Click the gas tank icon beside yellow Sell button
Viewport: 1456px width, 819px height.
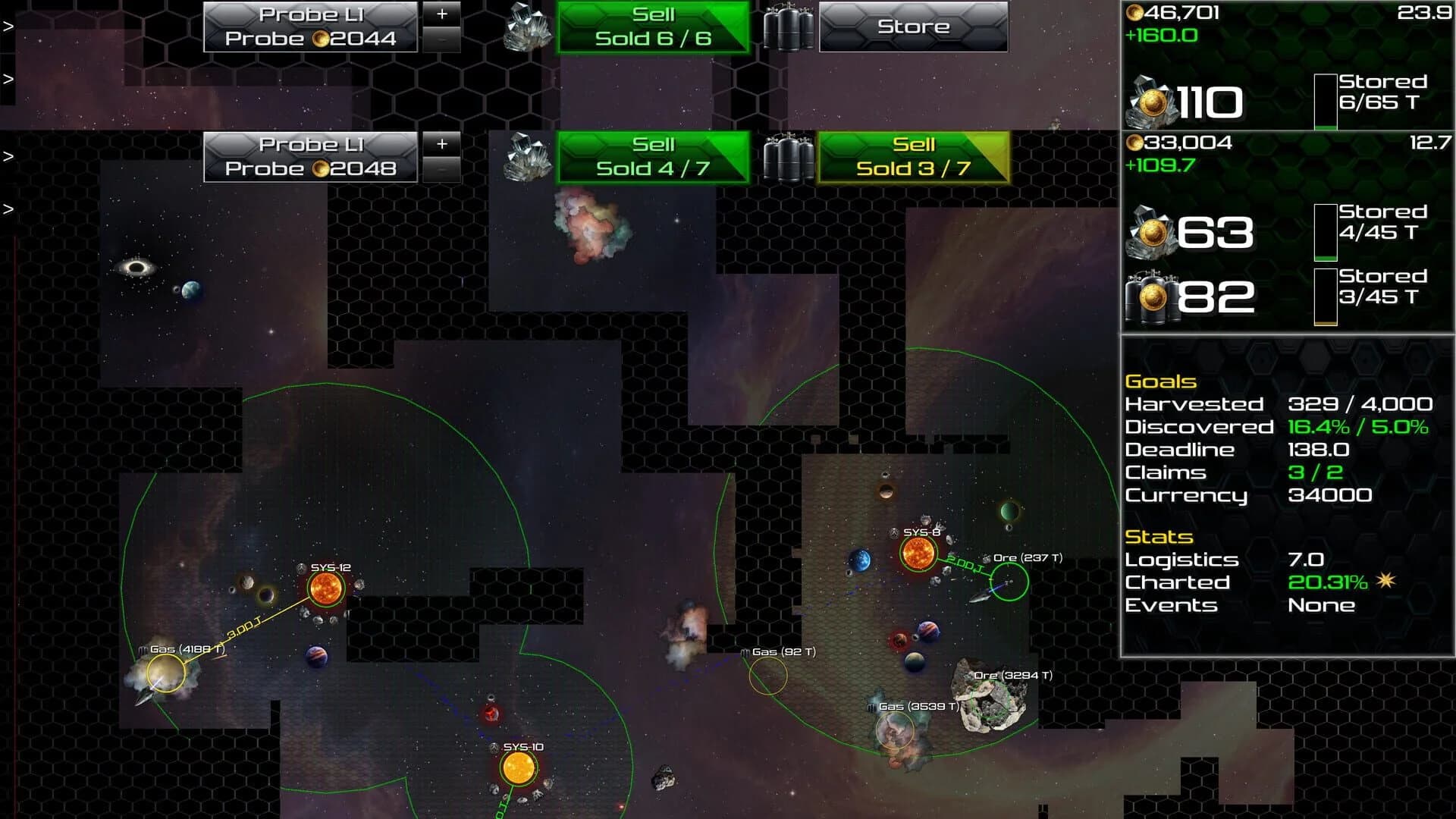click(789, 159)
